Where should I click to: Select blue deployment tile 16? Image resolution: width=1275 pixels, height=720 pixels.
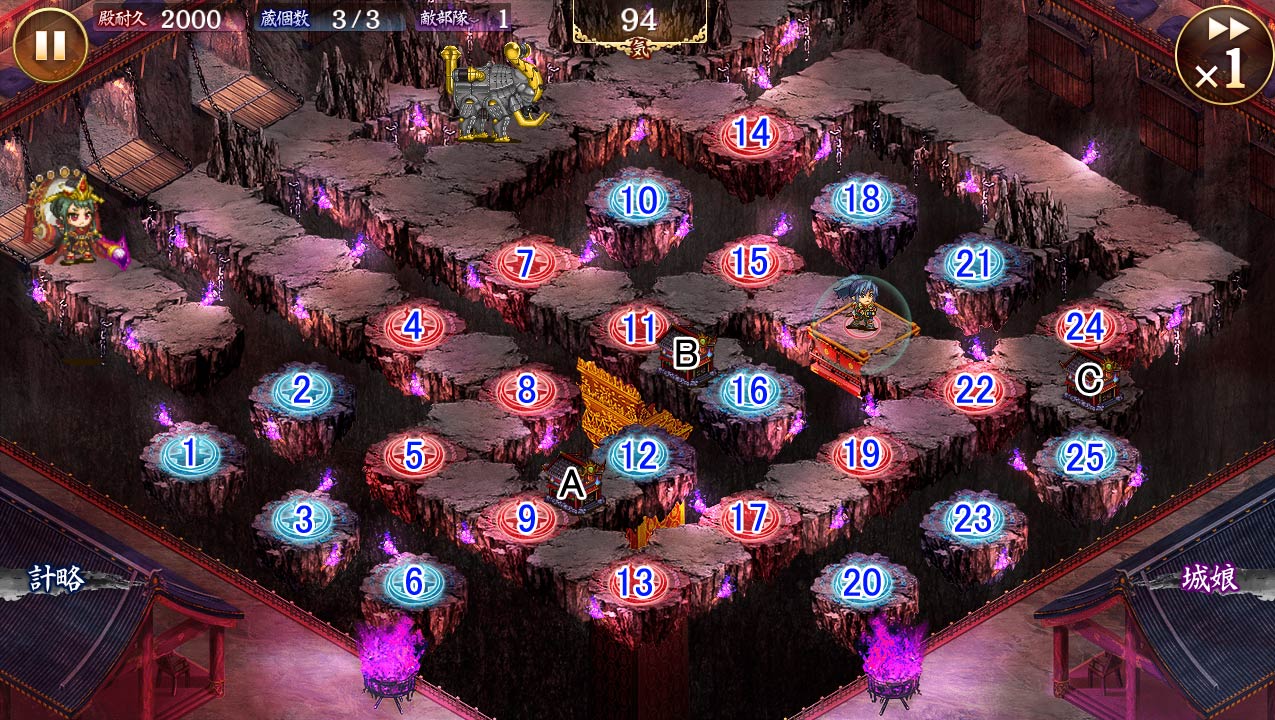[x=749, y=391]
